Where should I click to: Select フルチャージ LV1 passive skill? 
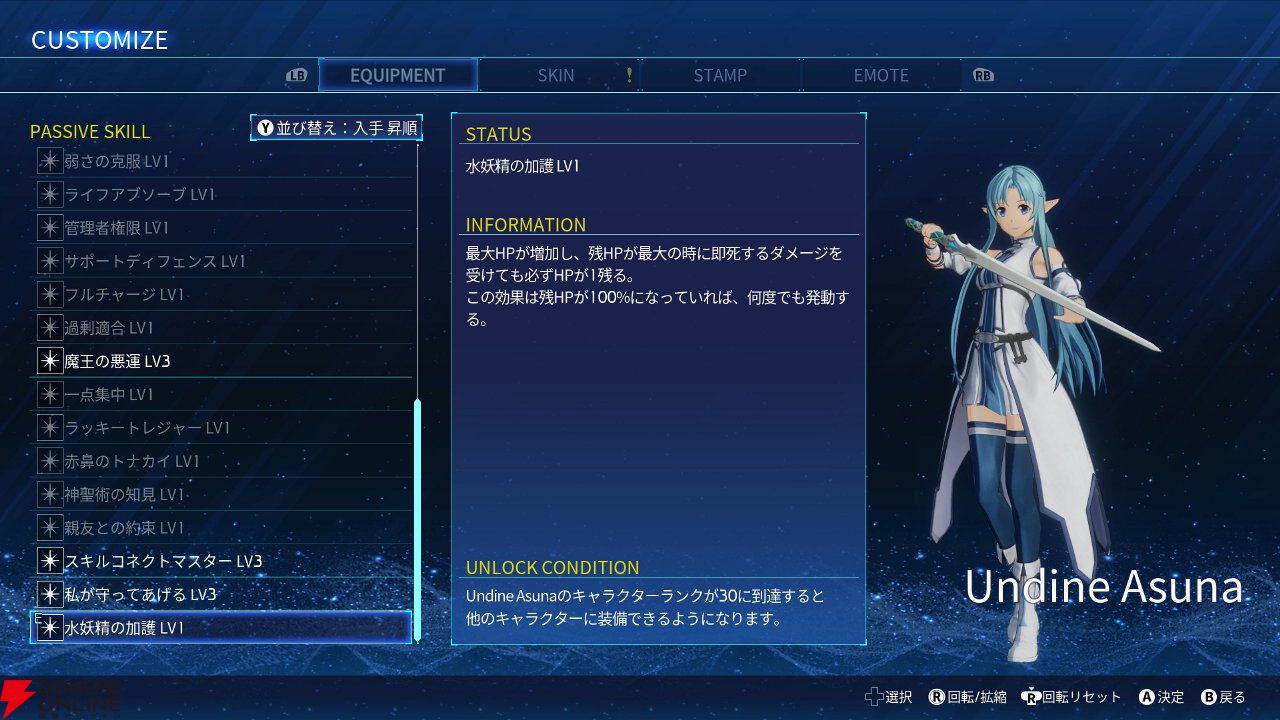coord(222,294)
